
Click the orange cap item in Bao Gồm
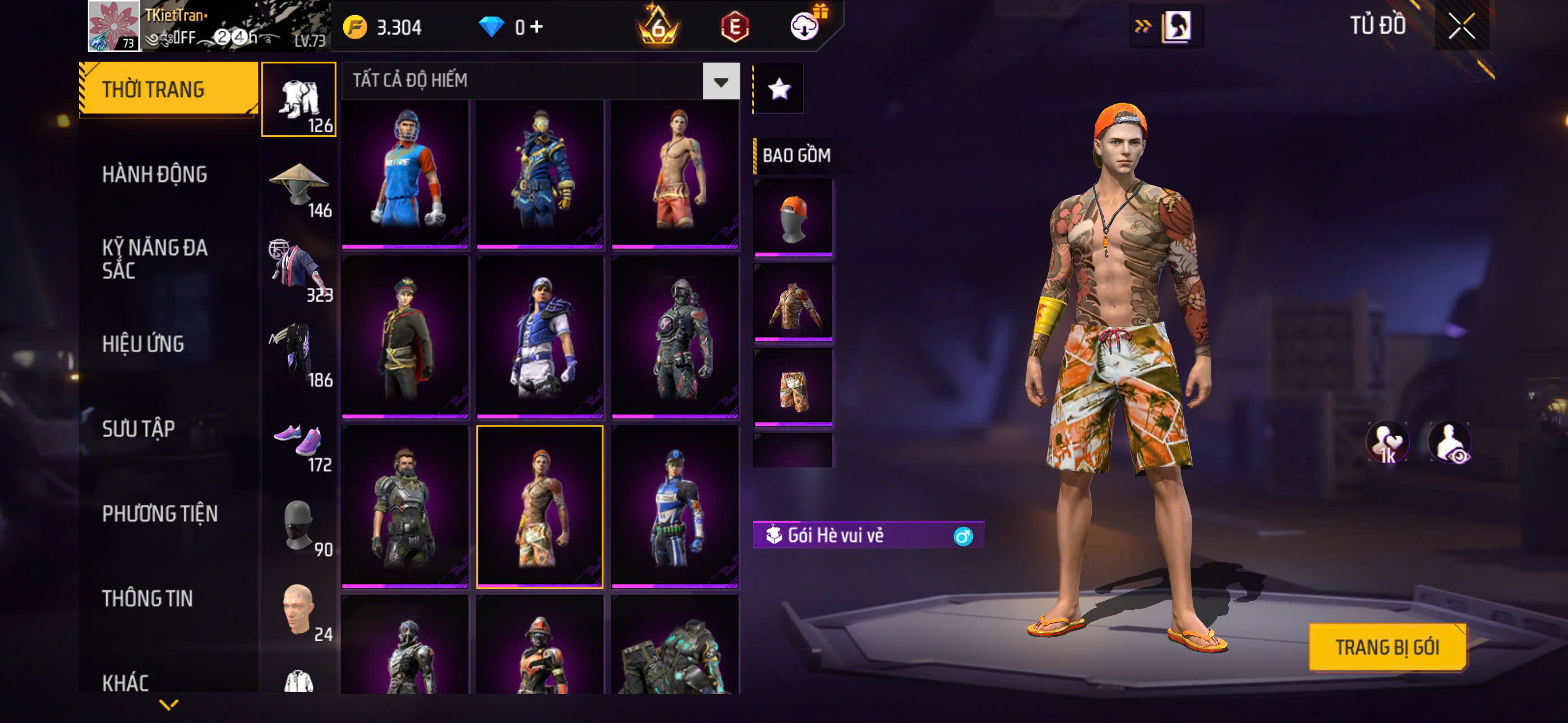[792, 217]
